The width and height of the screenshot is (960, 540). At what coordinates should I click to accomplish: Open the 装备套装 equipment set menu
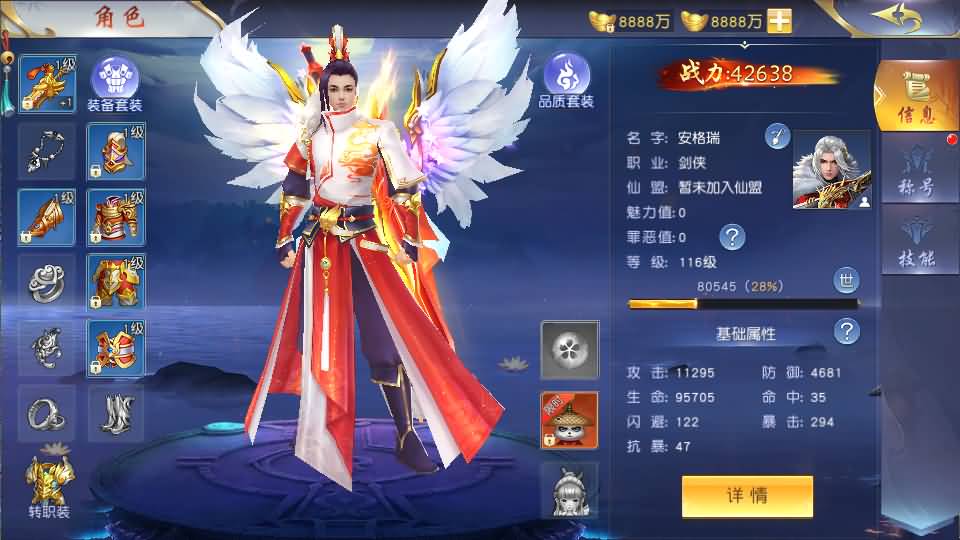pos(115,83)
